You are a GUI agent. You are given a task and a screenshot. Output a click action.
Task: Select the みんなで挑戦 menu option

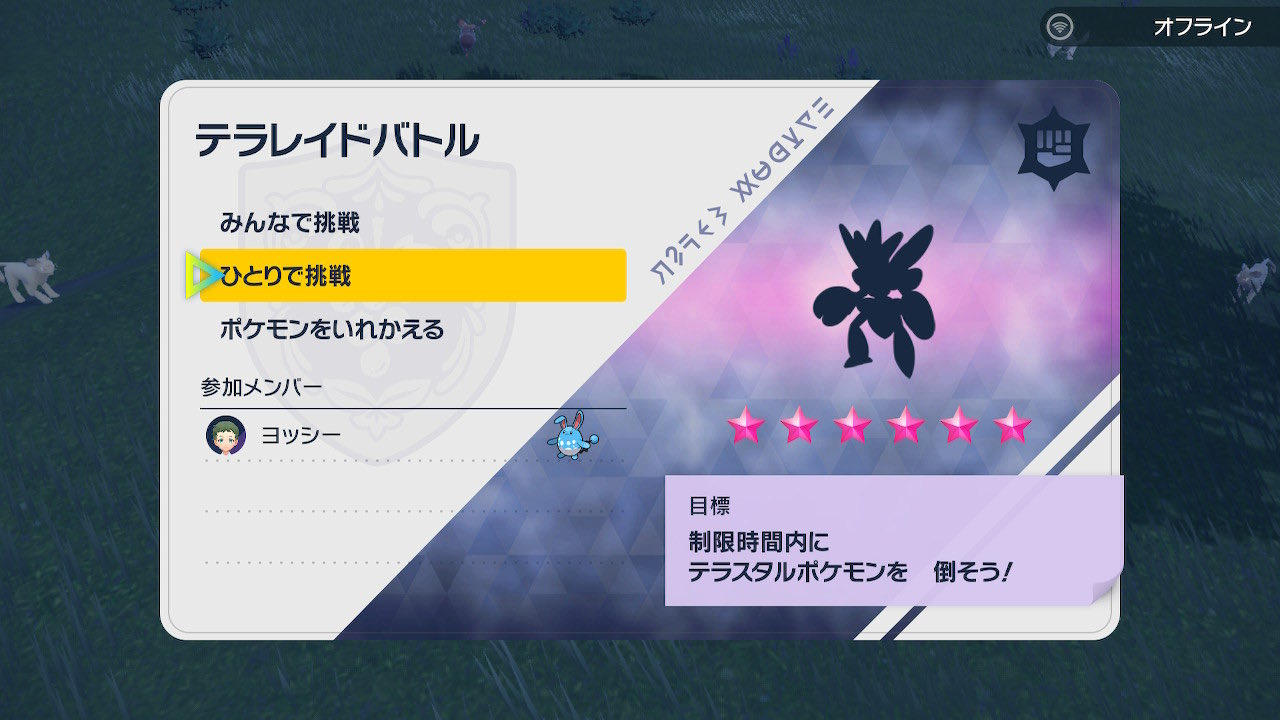[290, 219]
